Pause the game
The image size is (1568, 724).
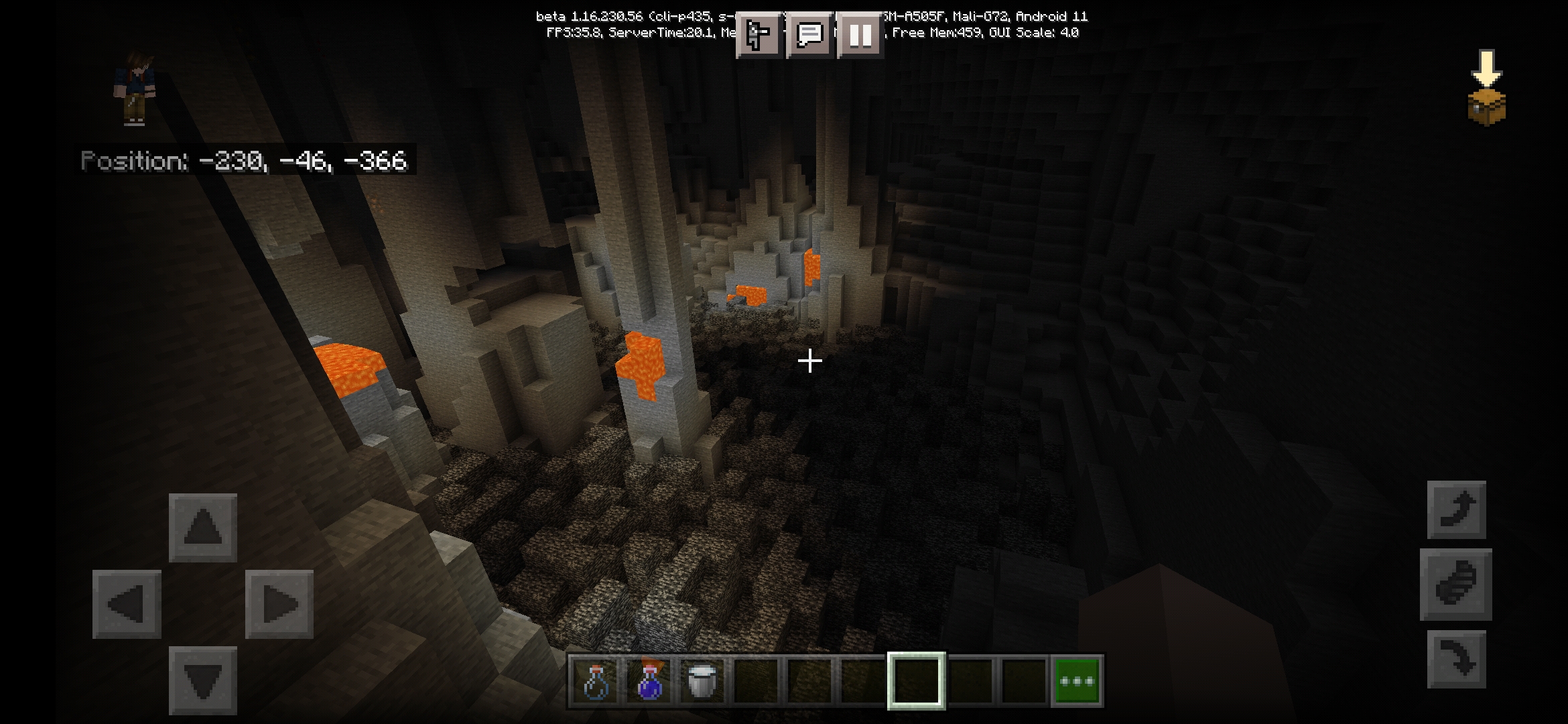[x=860, y=34]
